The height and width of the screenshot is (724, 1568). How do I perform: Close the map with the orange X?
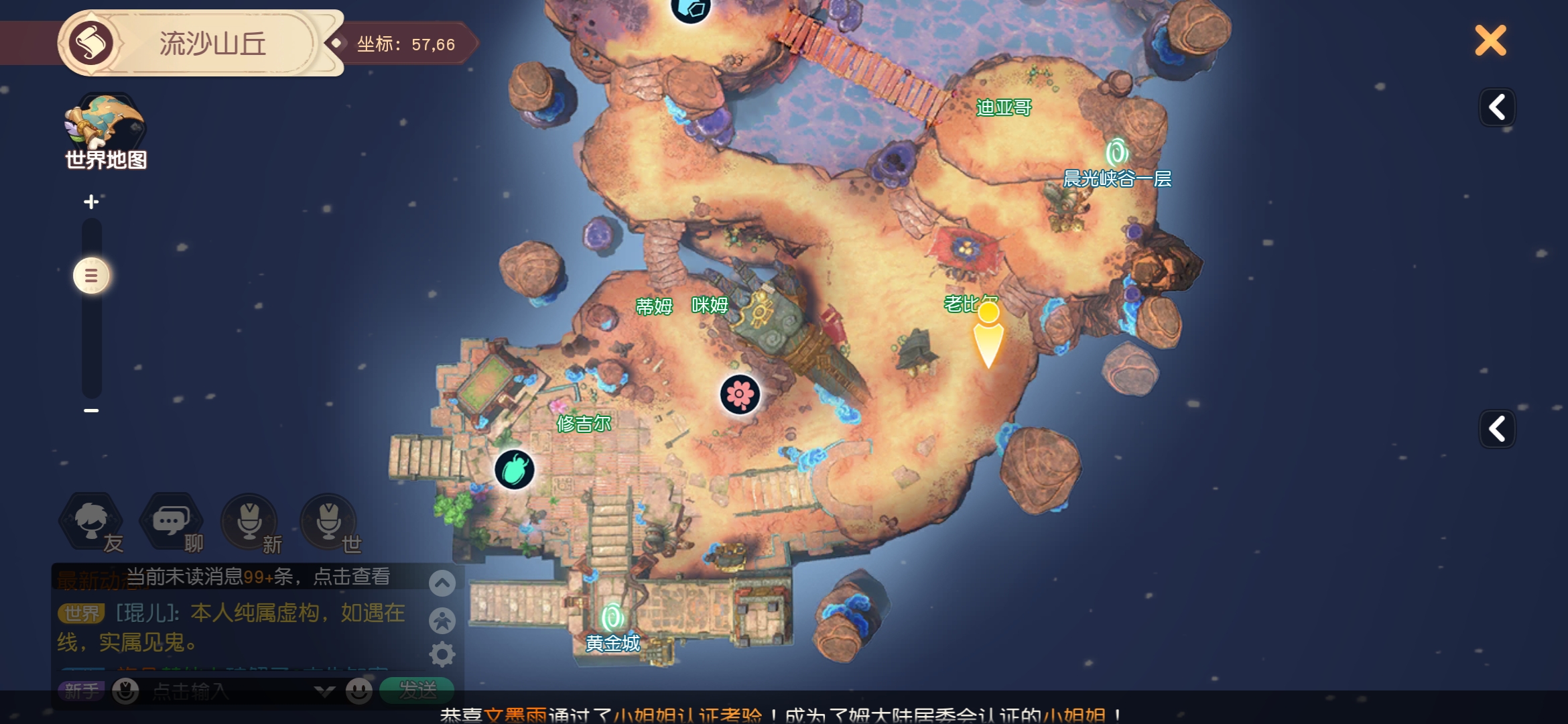pyautogui.click(x=1490, y=41)
